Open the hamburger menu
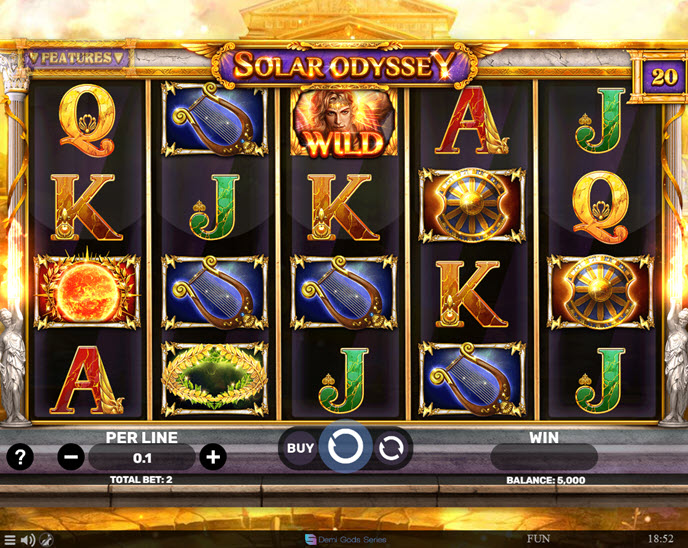 click(x=10, y=540)
